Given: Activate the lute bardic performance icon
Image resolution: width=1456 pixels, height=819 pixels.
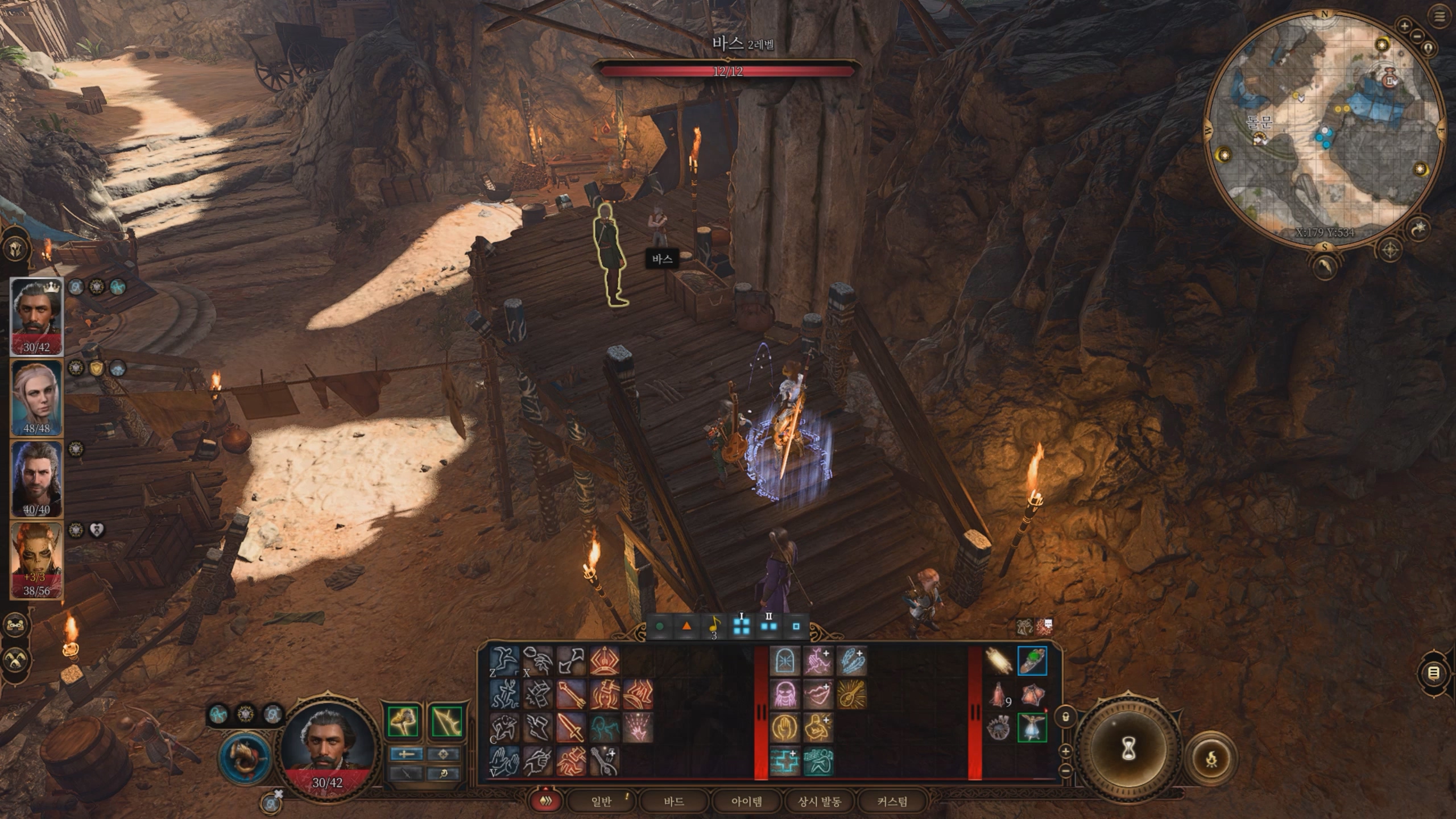Looking at the screenshot, I should tap(851, 694).
